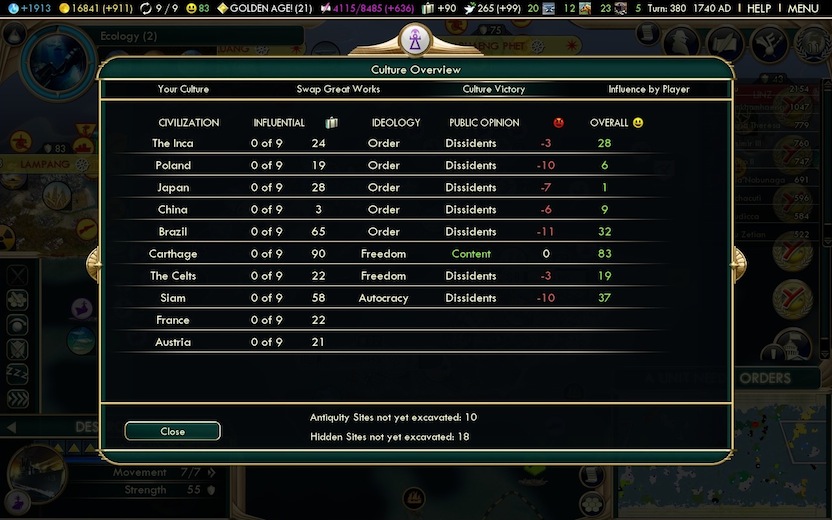Sort by the Civilization column header
Image resolution: width=832 pixels, height=520 pixels.
(x=188, y=123)
